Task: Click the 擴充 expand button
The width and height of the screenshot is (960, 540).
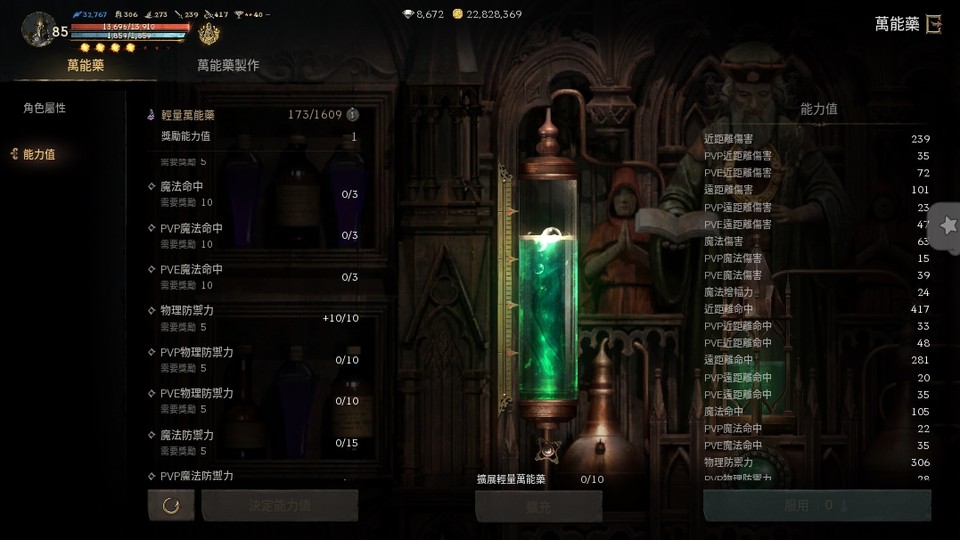Action: [538, 506]
